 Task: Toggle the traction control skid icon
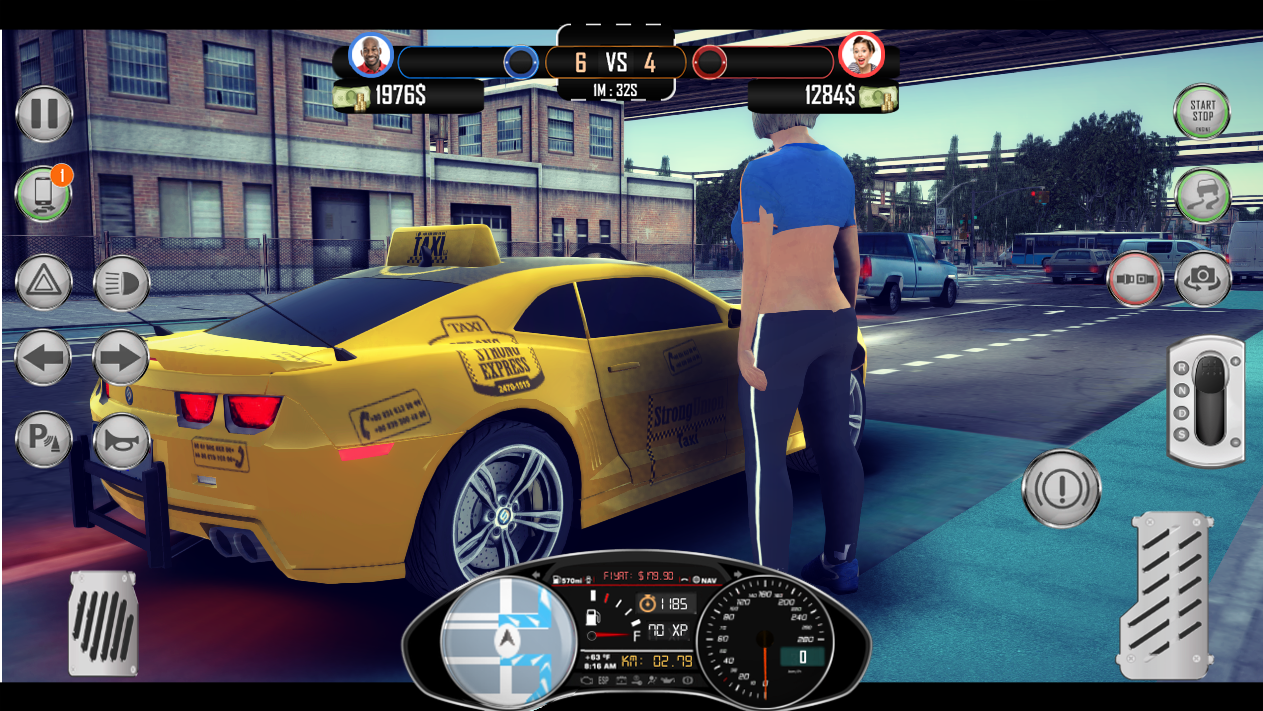pyautogui.click(x=1202, y=195)
